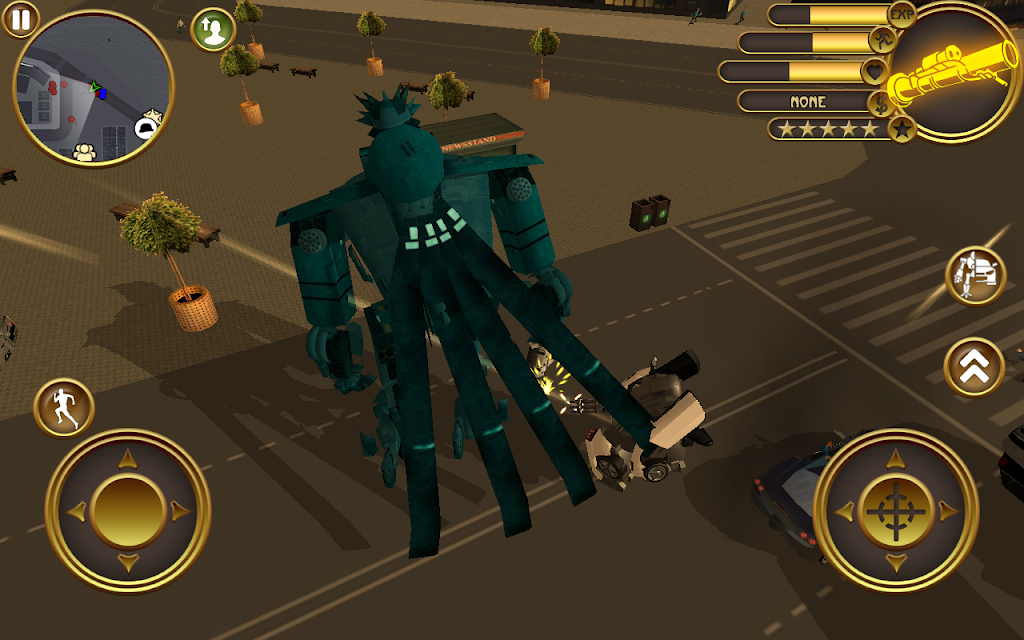Pause the game with the pause button
Image resolution: width=1024 pixels, height=640 pixels.
click(19, 17)
